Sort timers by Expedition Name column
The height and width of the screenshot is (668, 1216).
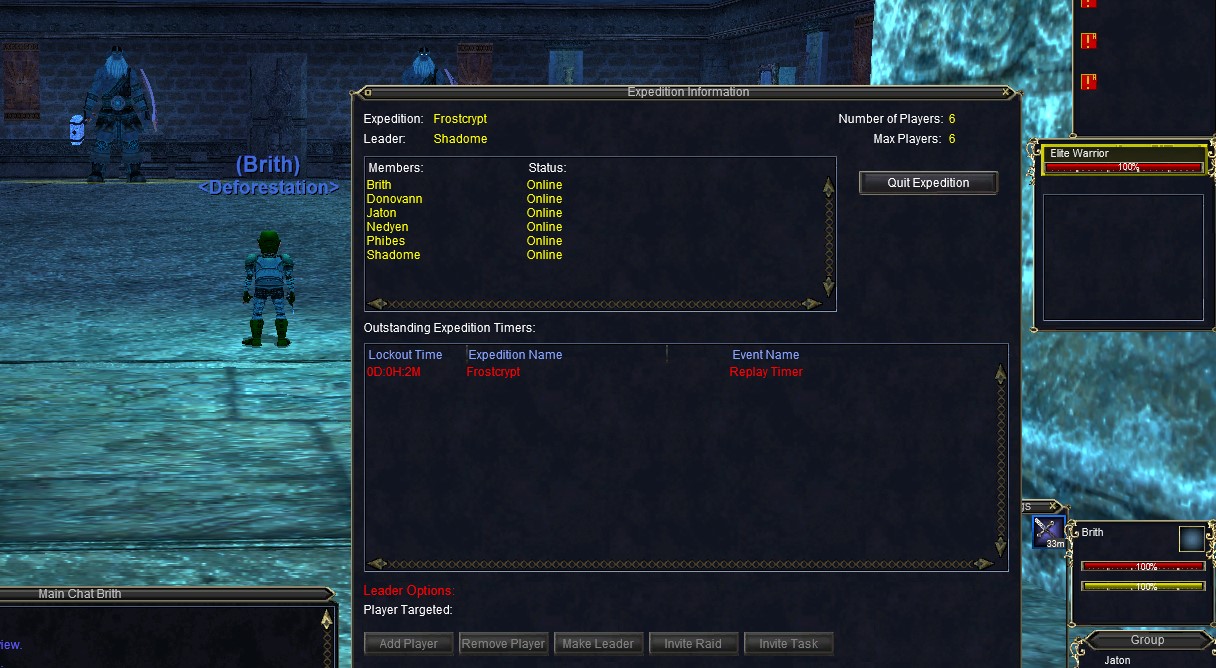pyautogui.click(x=515, y=355)
